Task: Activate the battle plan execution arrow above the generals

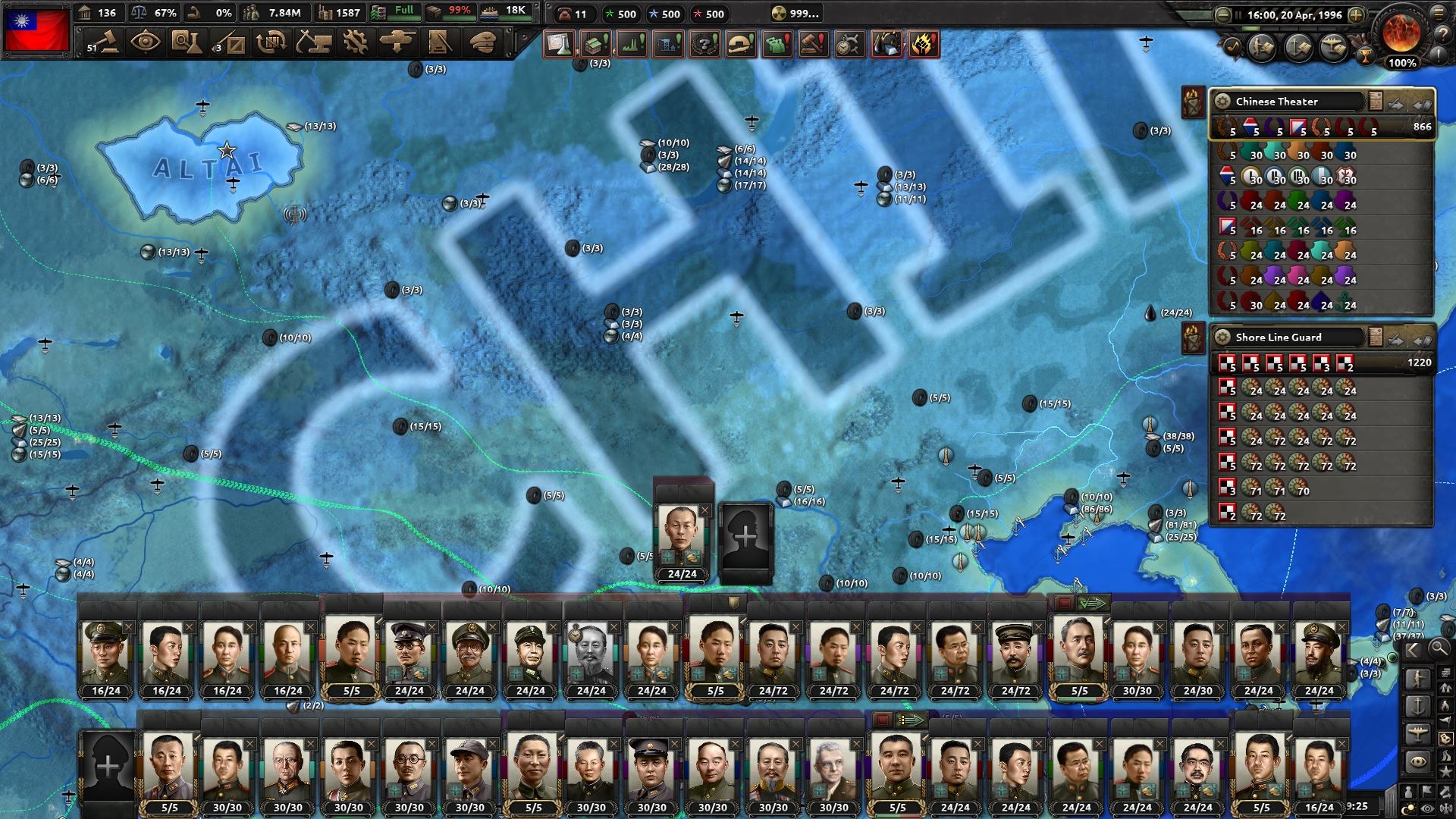Action: pos(1093,603)
